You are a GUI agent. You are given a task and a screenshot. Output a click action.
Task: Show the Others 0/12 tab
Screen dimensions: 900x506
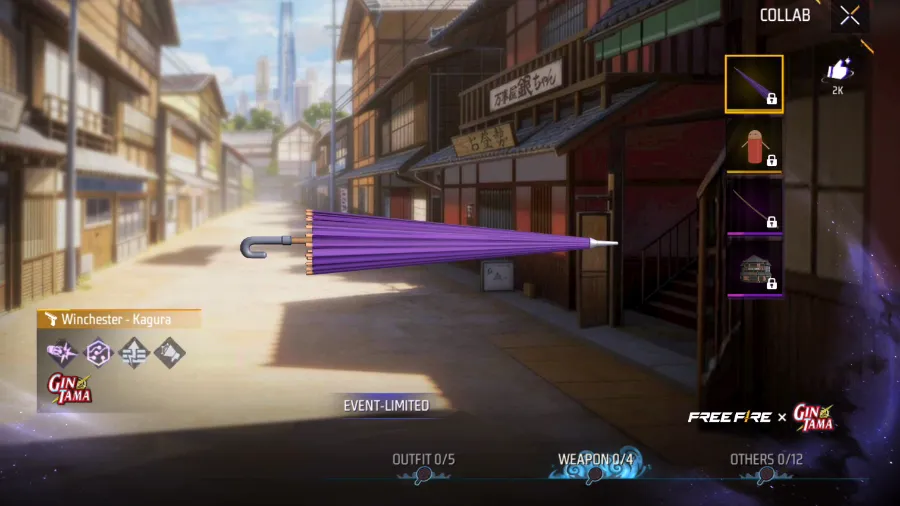767,461
